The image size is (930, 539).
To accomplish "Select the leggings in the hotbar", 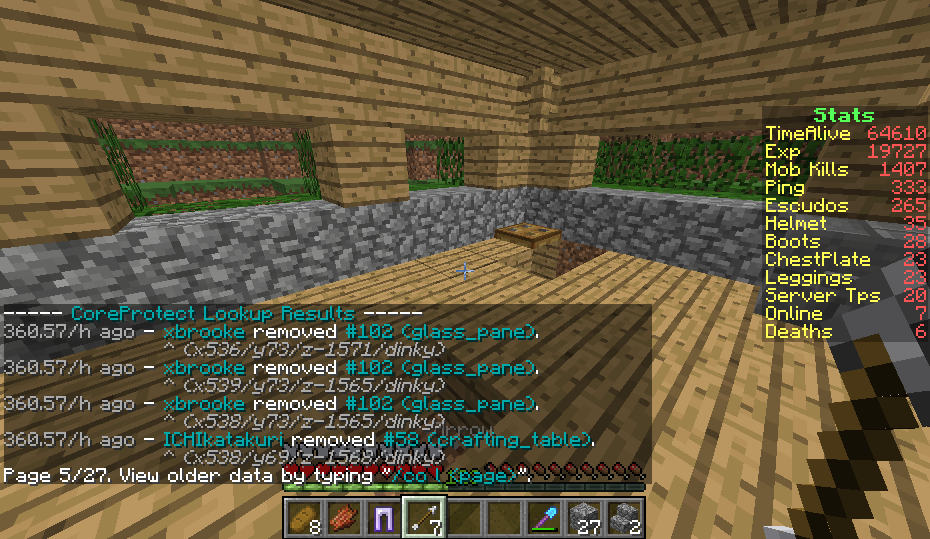I will [x=382, y=517].
